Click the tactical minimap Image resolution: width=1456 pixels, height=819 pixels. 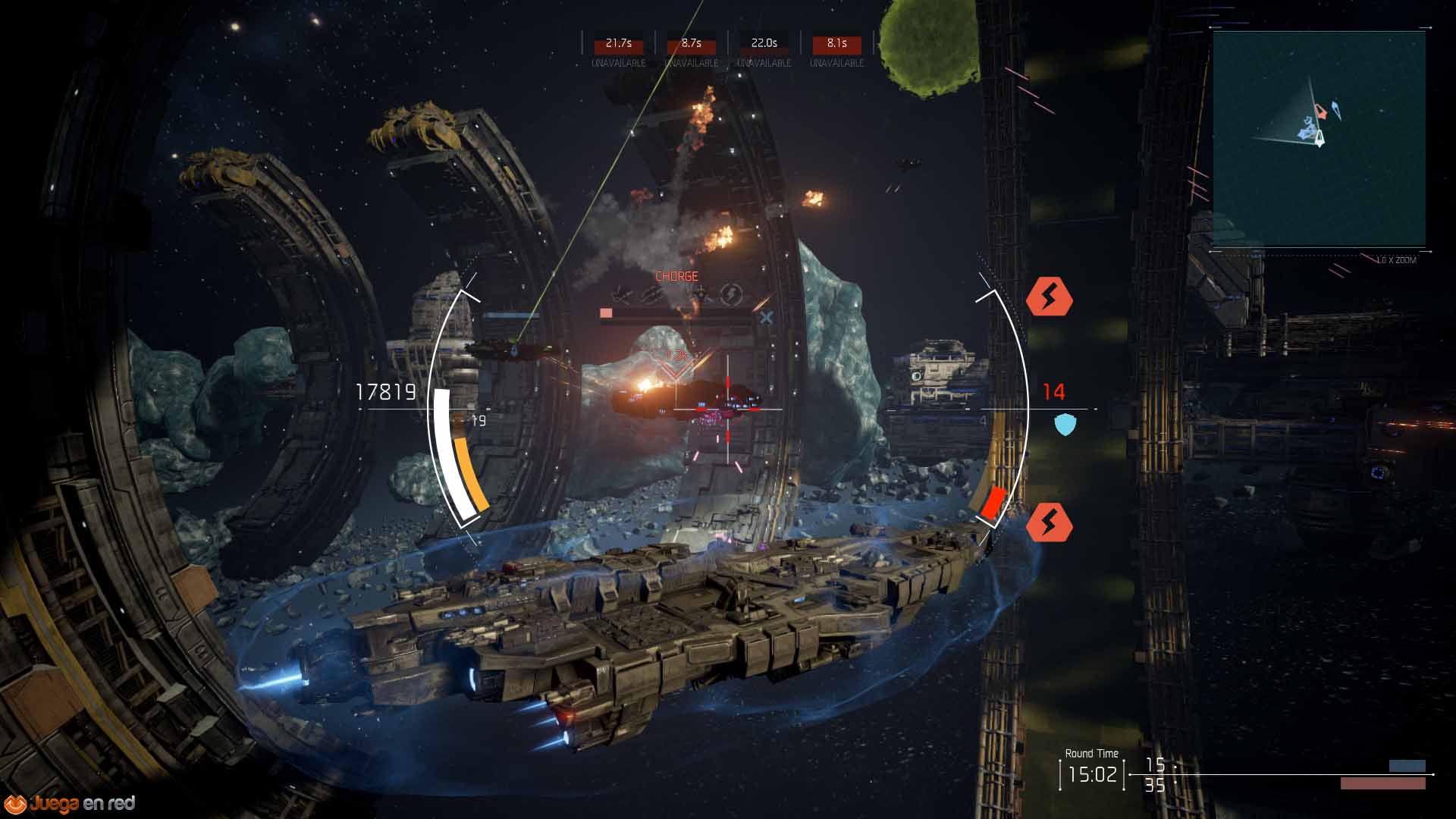point(1319,140)
